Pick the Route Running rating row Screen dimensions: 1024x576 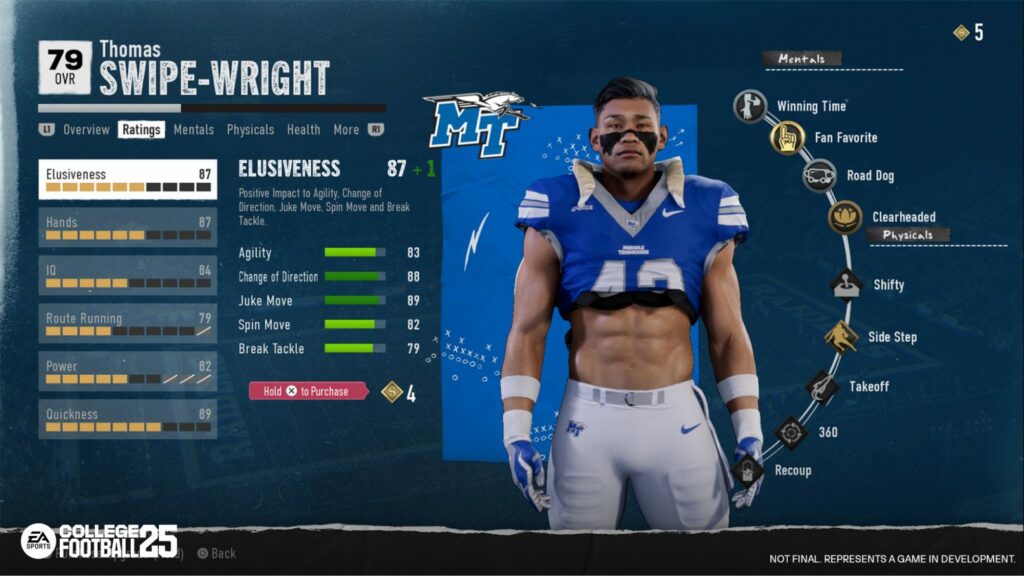pos(128,323)
